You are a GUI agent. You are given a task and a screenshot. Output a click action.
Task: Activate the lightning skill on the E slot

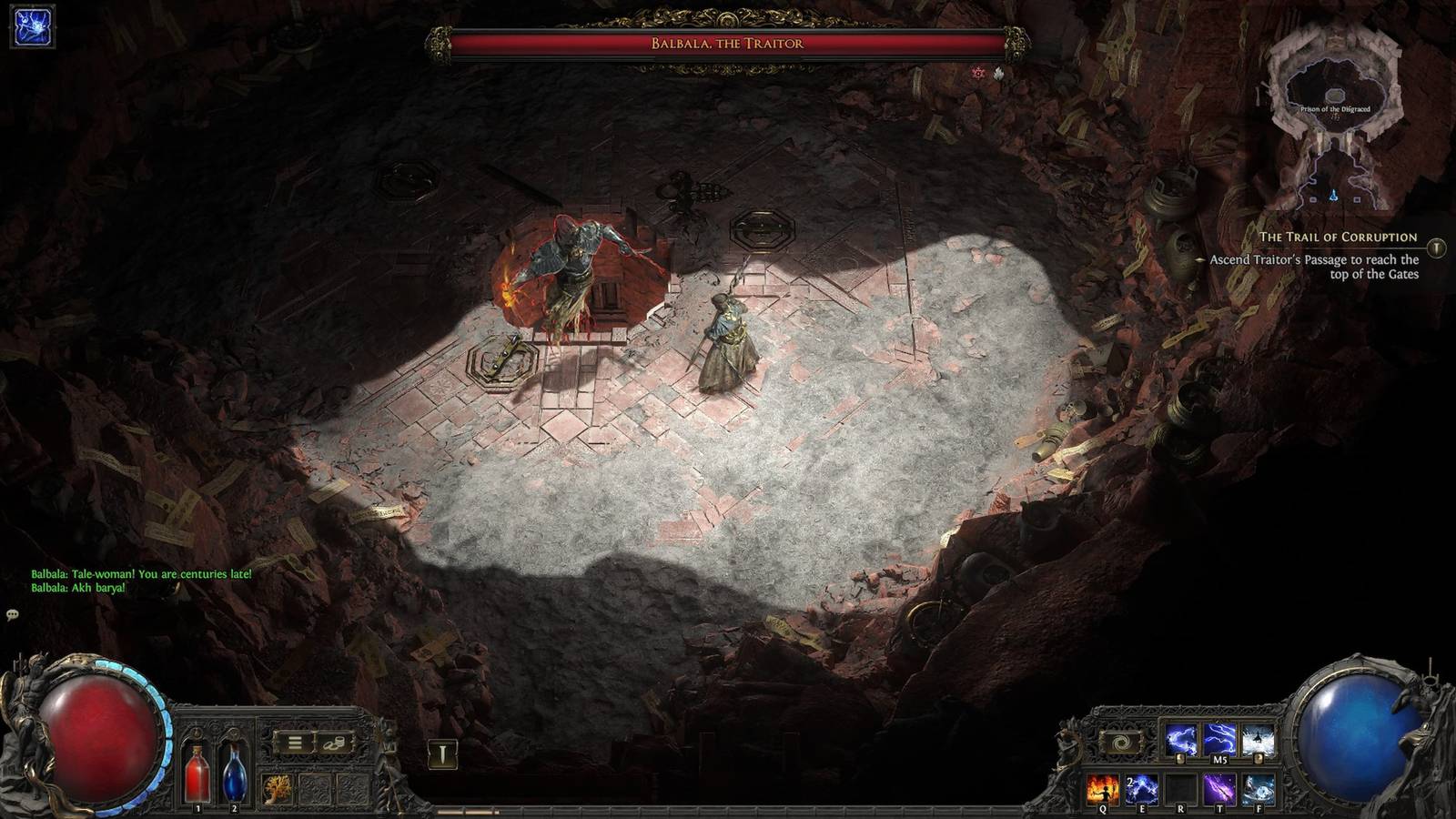(1140, 788)
